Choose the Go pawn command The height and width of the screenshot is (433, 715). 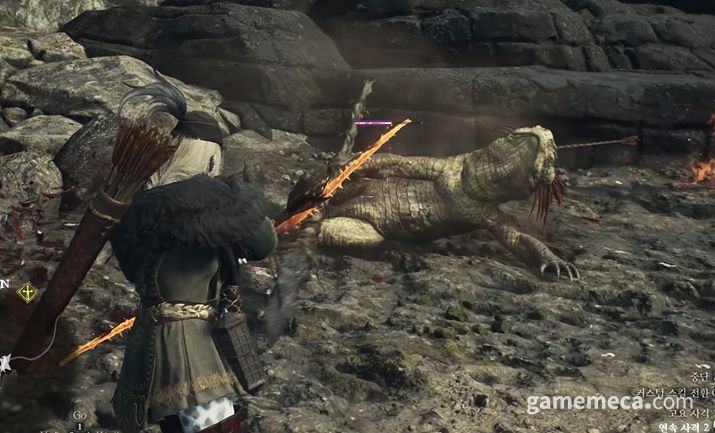point(79,414)
